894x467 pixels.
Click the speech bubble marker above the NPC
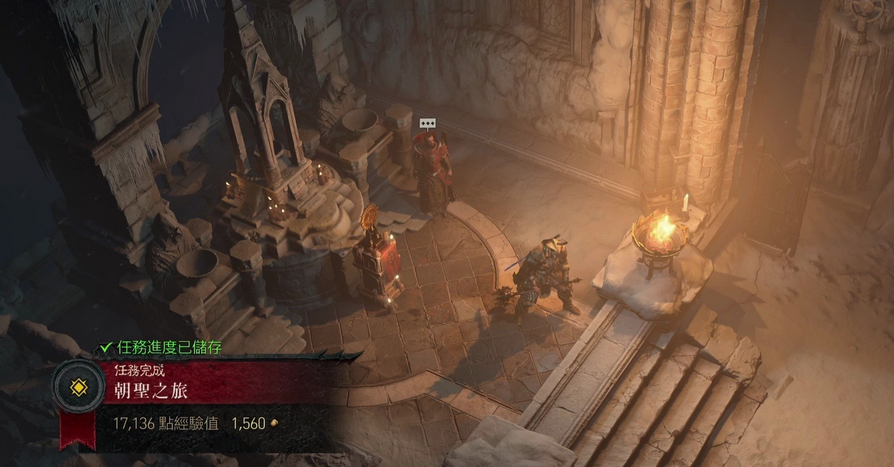click(x=427, y=123)
